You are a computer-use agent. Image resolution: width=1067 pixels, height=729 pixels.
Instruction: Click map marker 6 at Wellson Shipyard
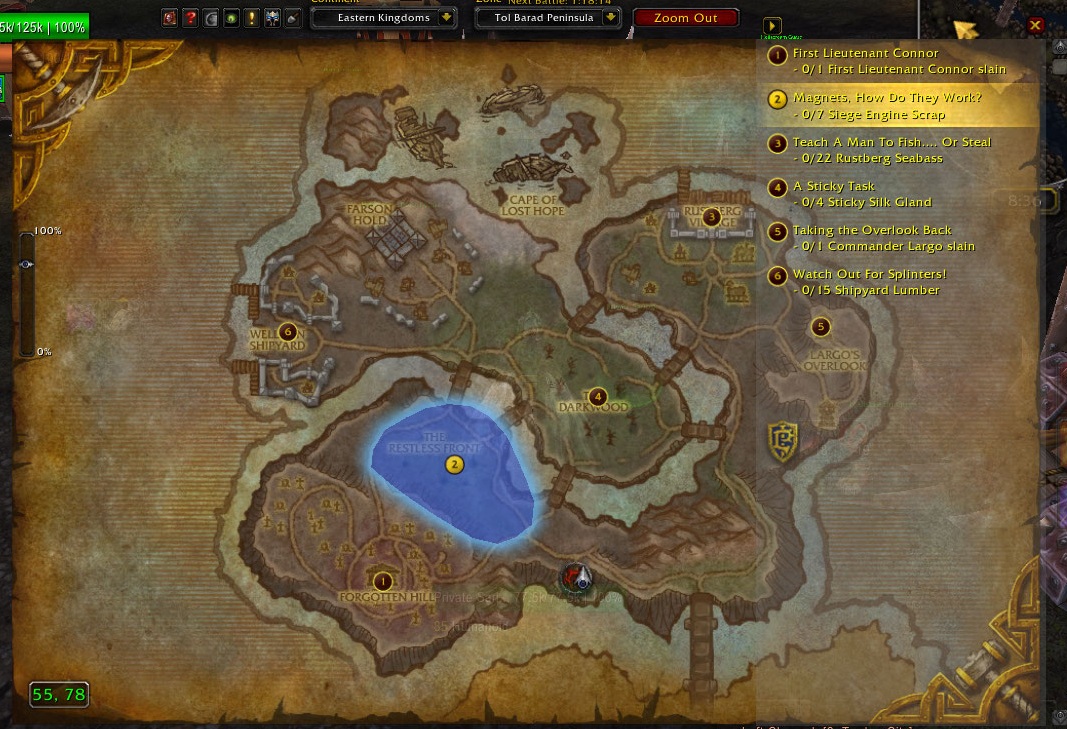pyautogui.click(x=288, y=331)
